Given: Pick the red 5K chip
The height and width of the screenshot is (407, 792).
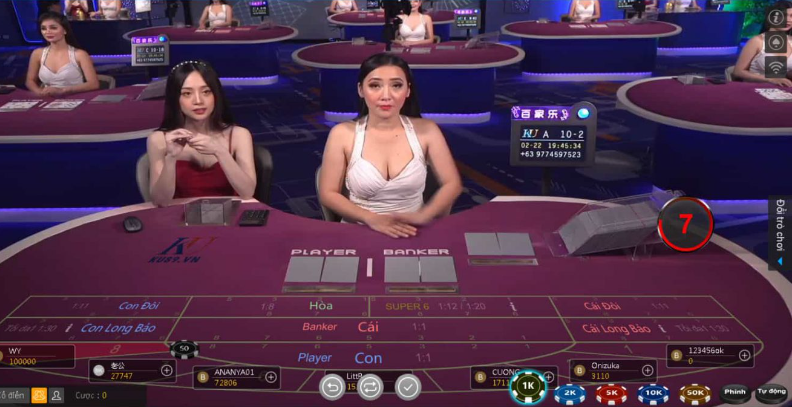Looking at the screenshot, I should [x=611, y=394].
